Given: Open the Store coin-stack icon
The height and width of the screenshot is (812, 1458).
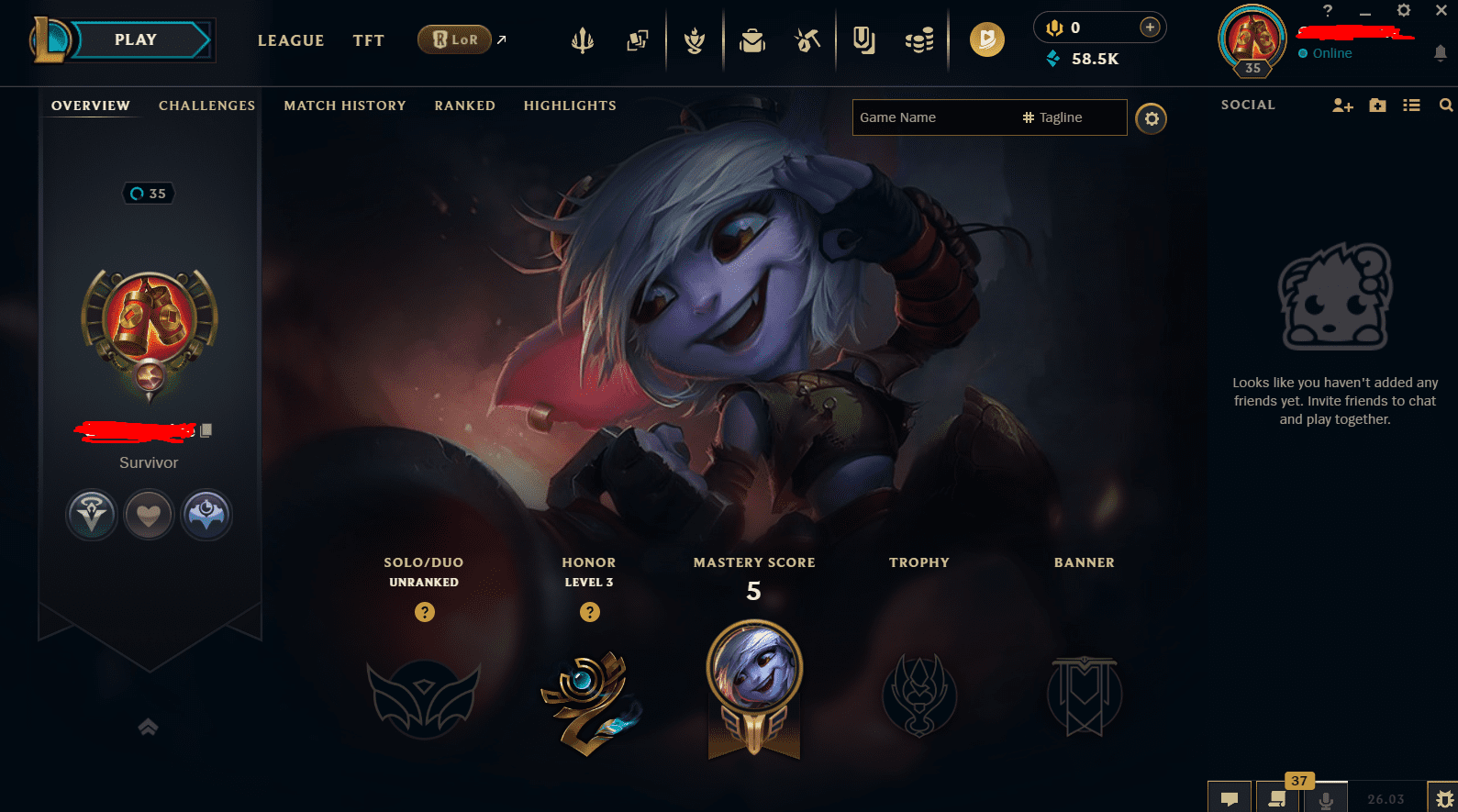Looking at the screenshot, I should pos(919,39).
